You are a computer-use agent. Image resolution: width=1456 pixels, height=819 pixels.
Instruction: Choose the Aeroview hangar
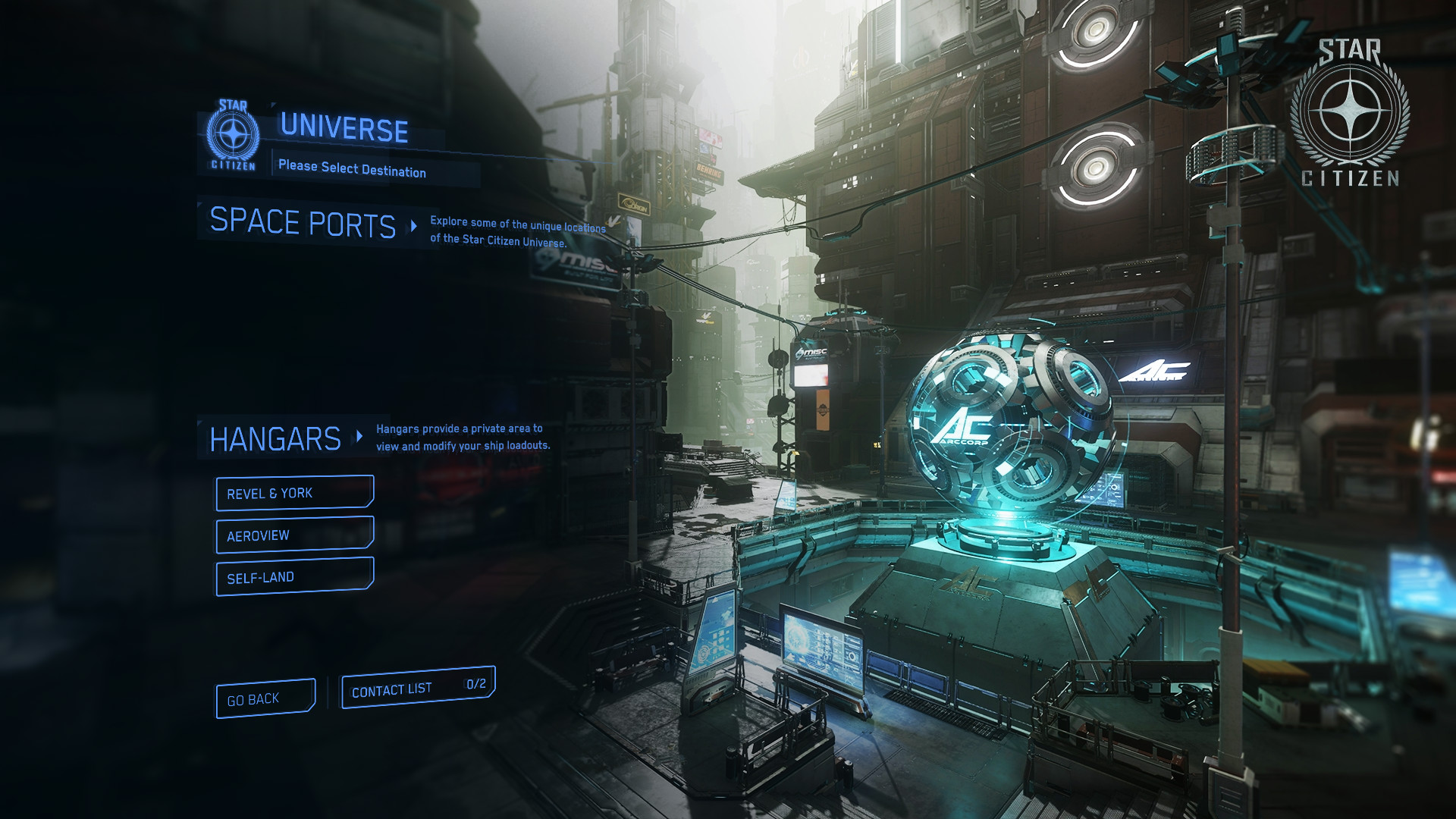click(294, 535)
